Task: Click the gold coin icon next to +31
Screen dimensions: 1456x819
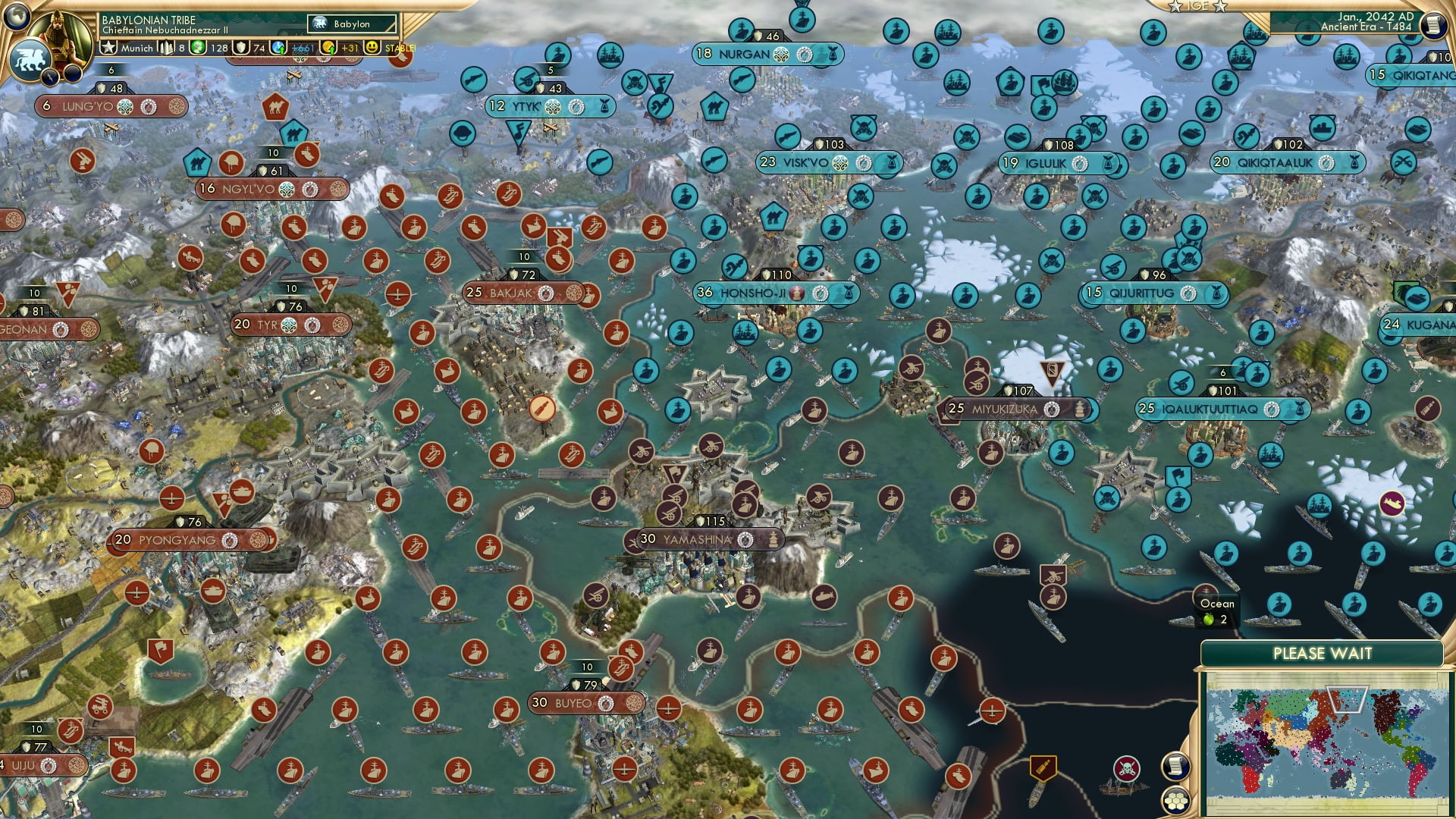Action: pos(328,47)
